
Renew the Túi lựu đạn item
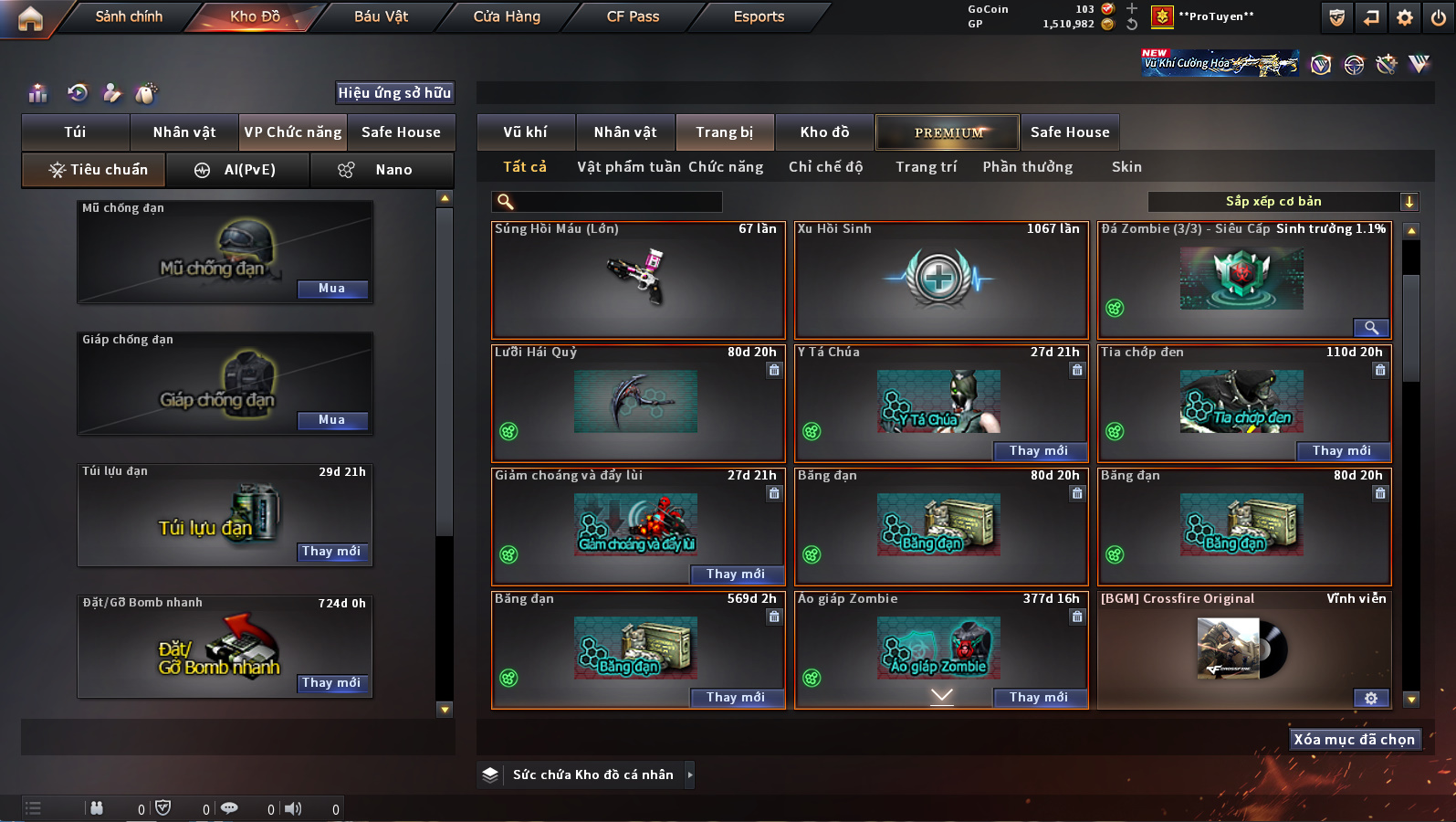pyautogui.click(x=331, y=552)
